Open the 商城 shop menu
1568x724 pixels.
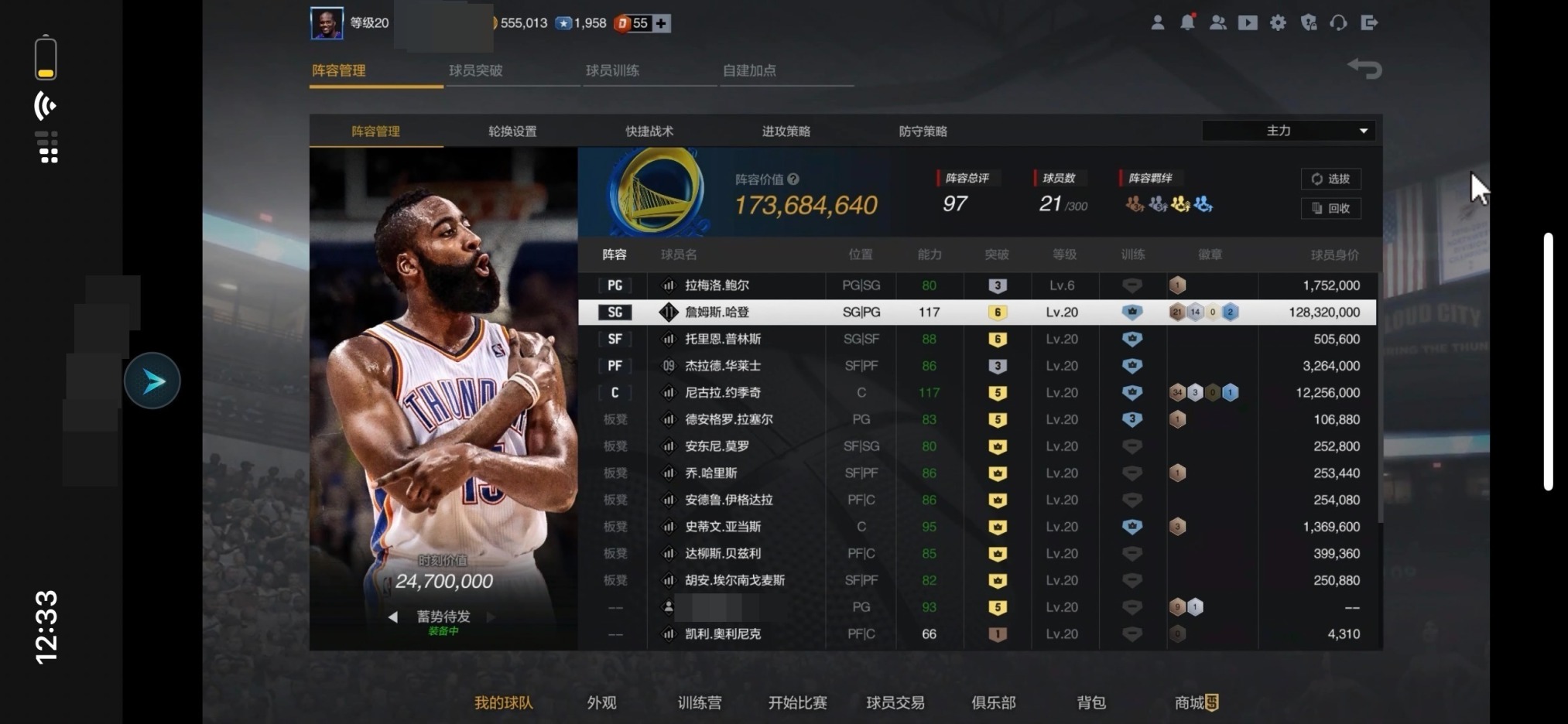tap(1196, 702)
